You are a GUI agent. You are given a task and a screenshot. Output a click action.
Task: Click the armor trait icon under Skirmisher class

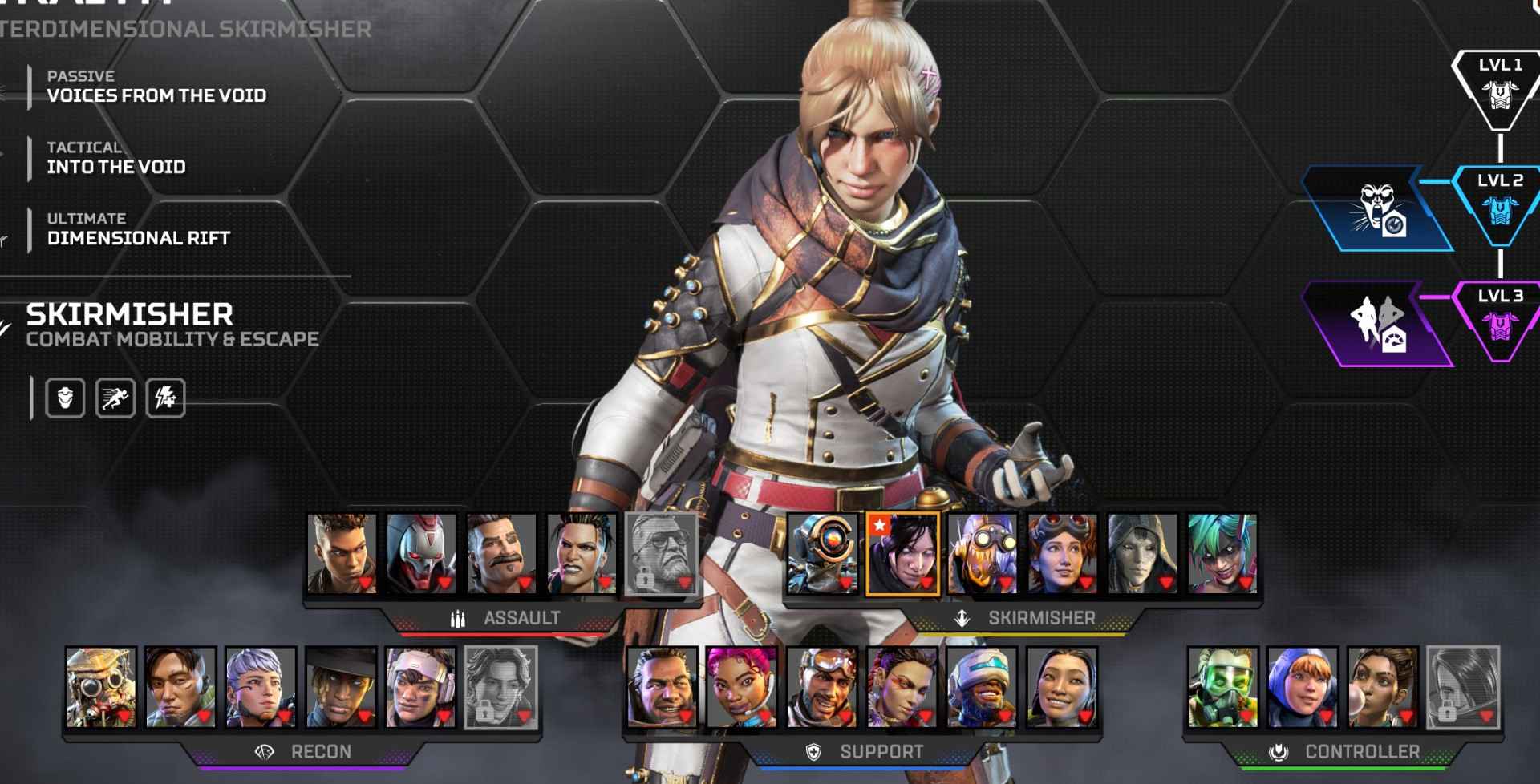[x=65, y=398]
